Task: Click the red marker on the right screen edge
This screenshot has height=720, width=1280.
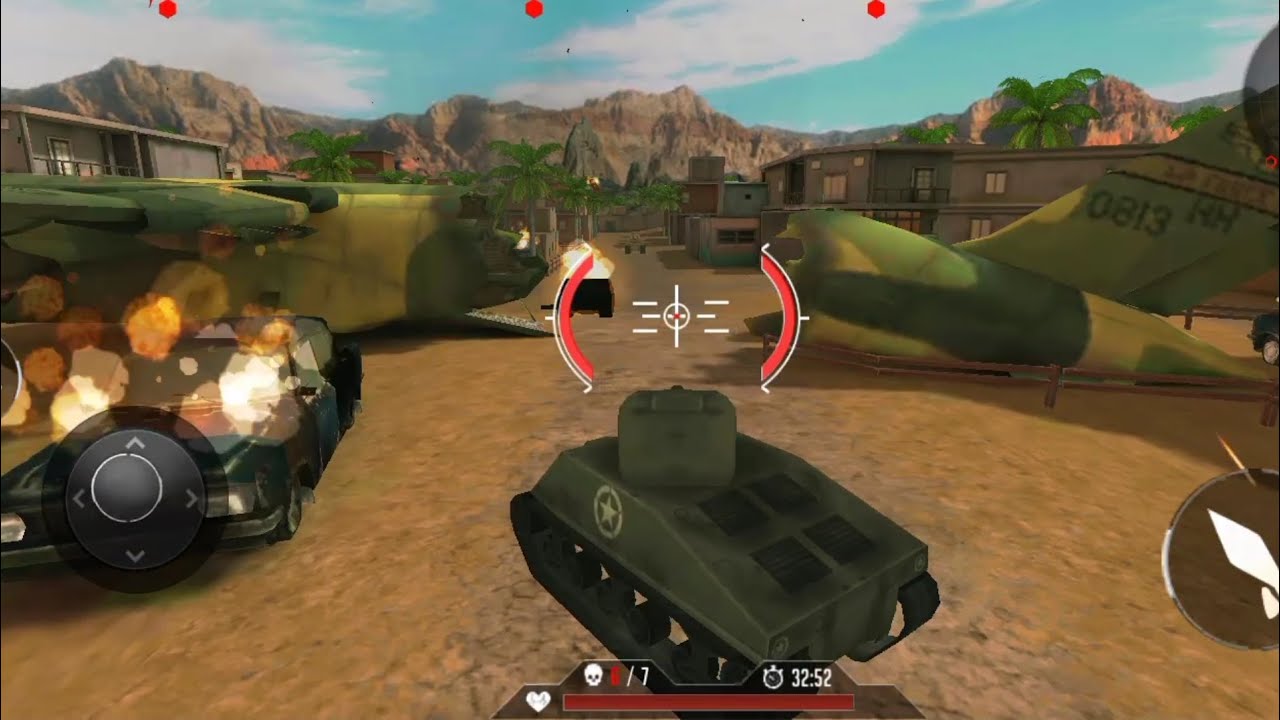Action: [x=1270, y=160]
